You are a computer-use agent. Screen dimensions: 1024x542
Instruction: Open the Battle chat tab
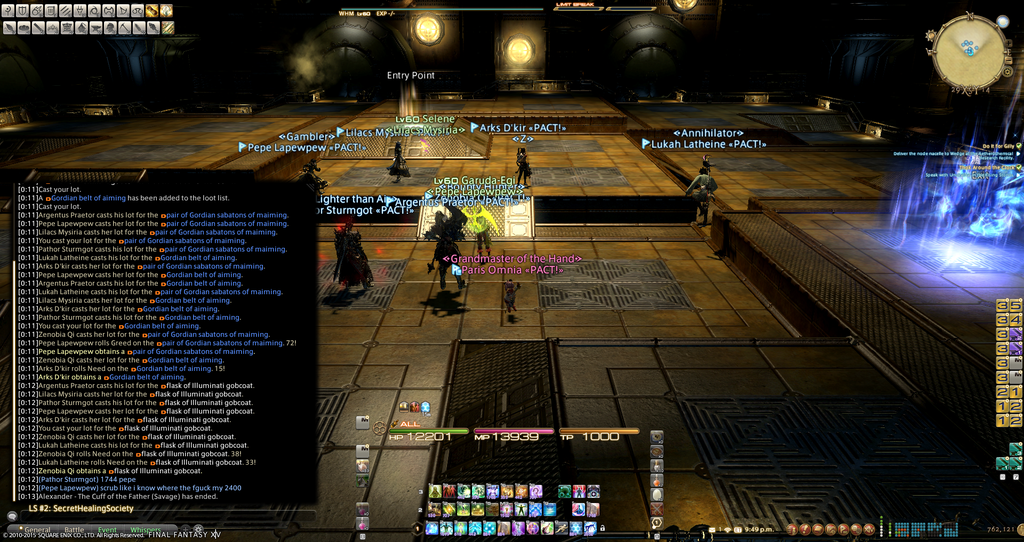pos(74,529)
